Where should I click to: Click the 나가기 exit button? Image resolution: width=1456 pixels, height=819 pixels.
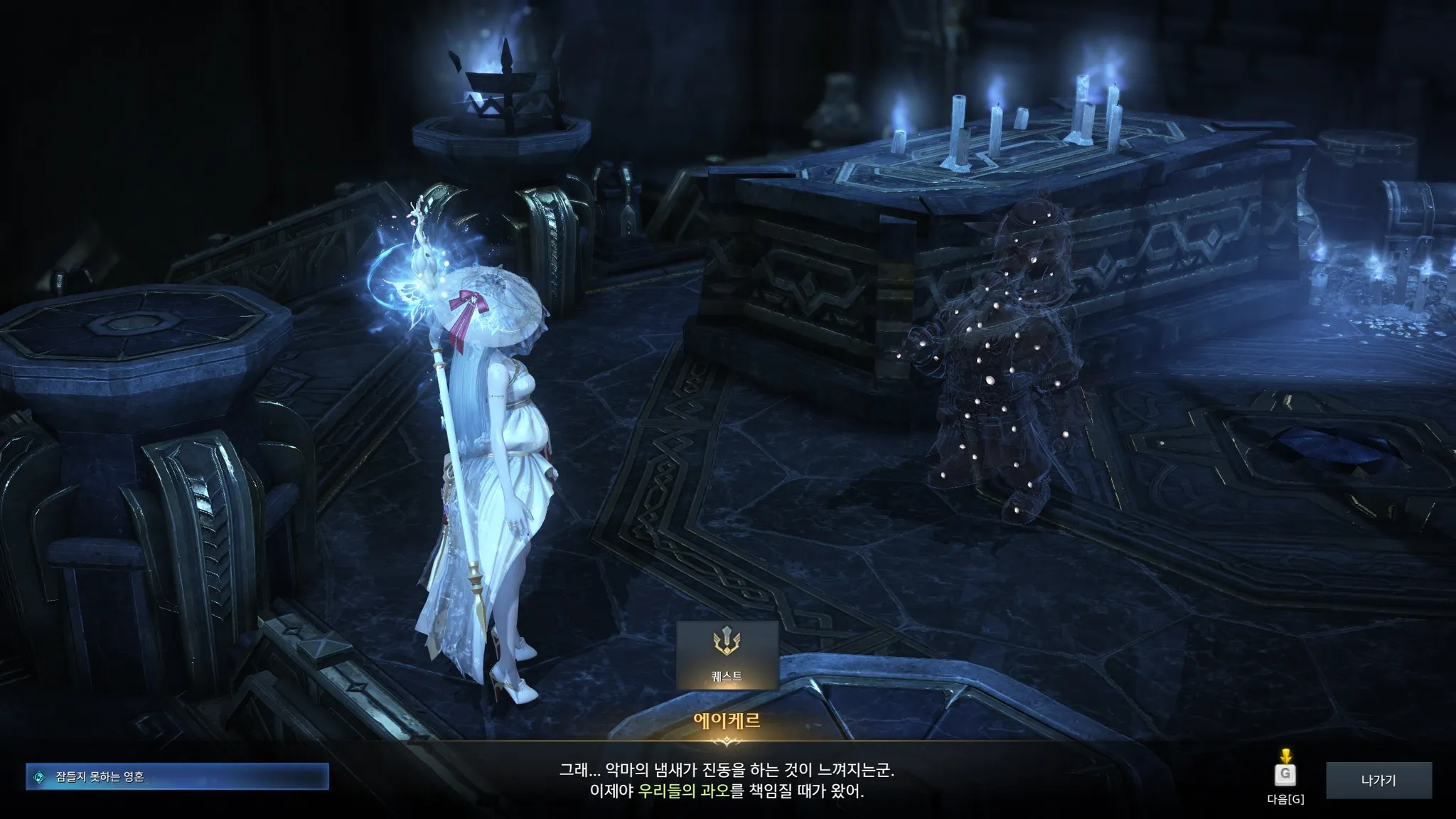(1379, 780)
